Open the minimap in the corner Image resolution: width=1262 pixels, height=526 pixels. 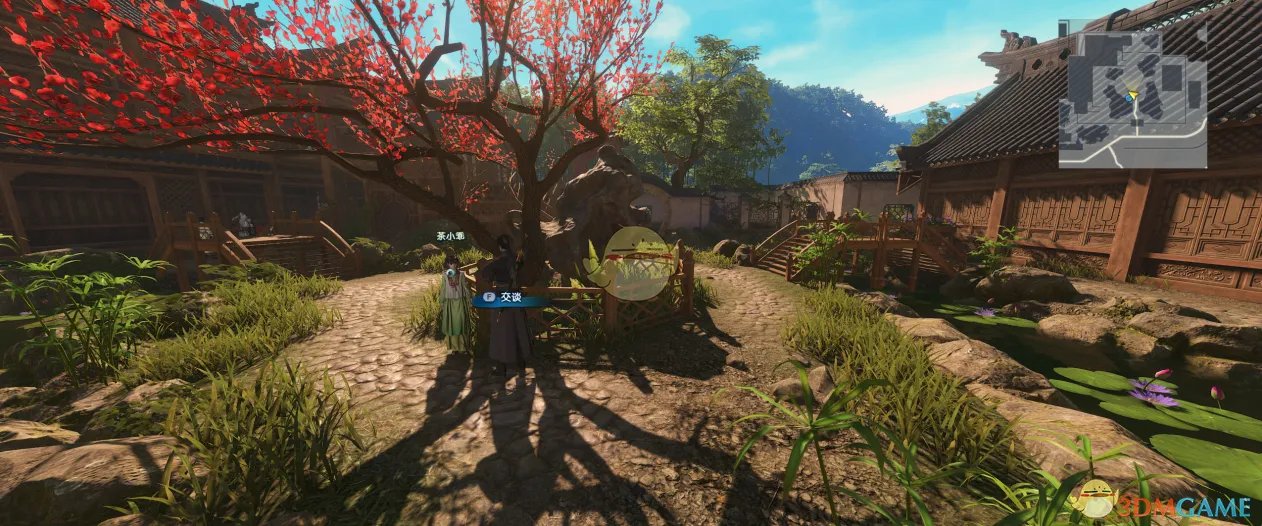point(1132,98)
